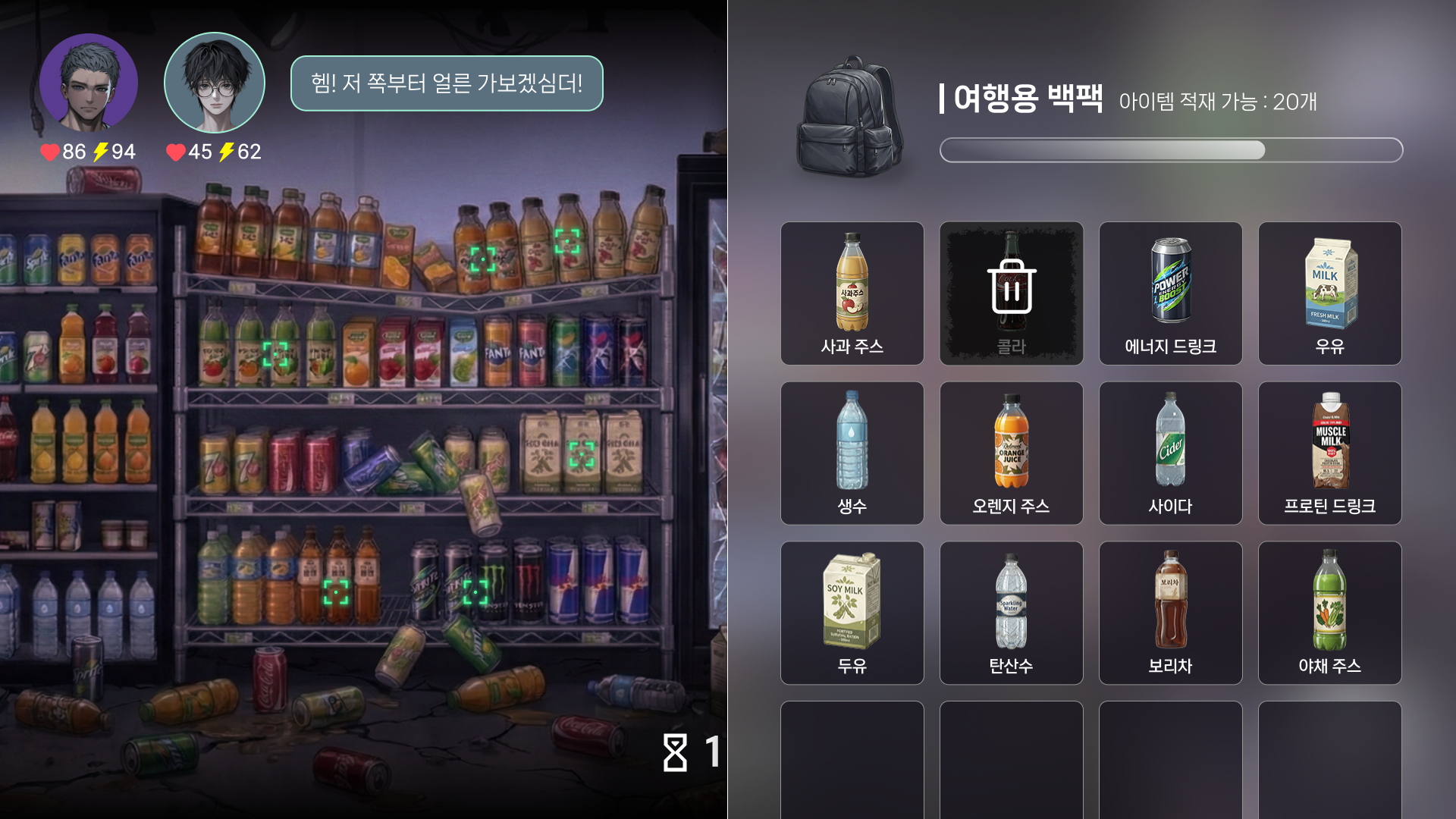The width and height of the screenshot is (1456, 819).
Task: Select the 오렌지 주스 bottle icon
Action: coord(1012,451)
